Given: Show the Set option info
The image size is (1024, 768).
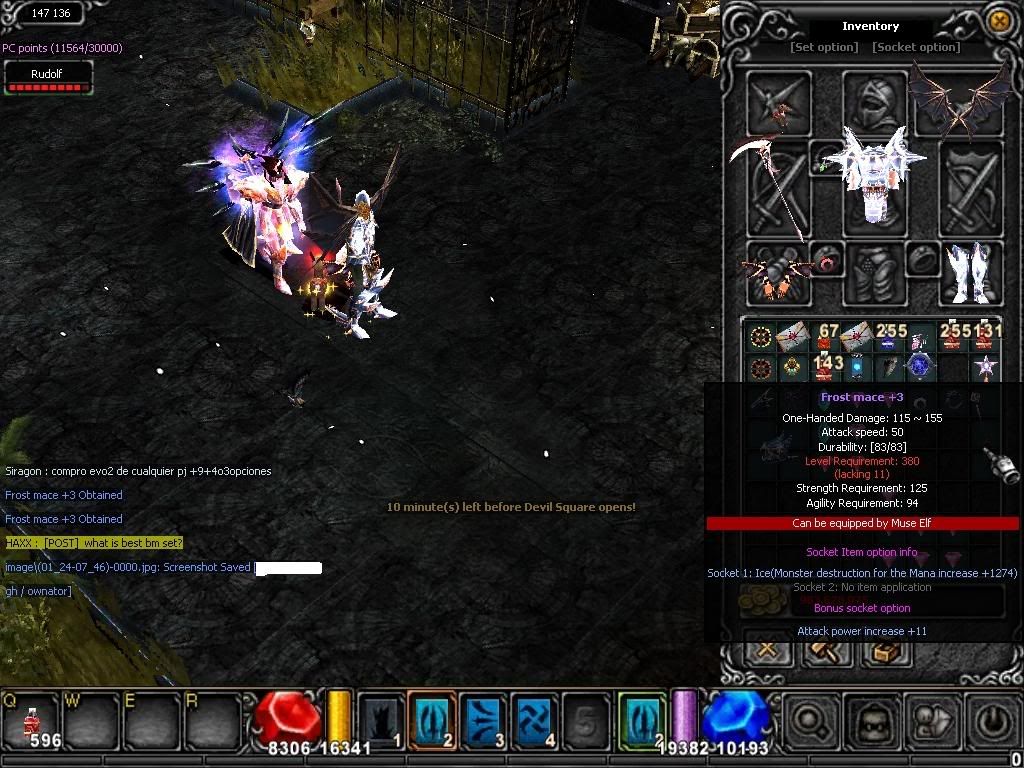Looking at the screenshot, I should click(824, 47).
